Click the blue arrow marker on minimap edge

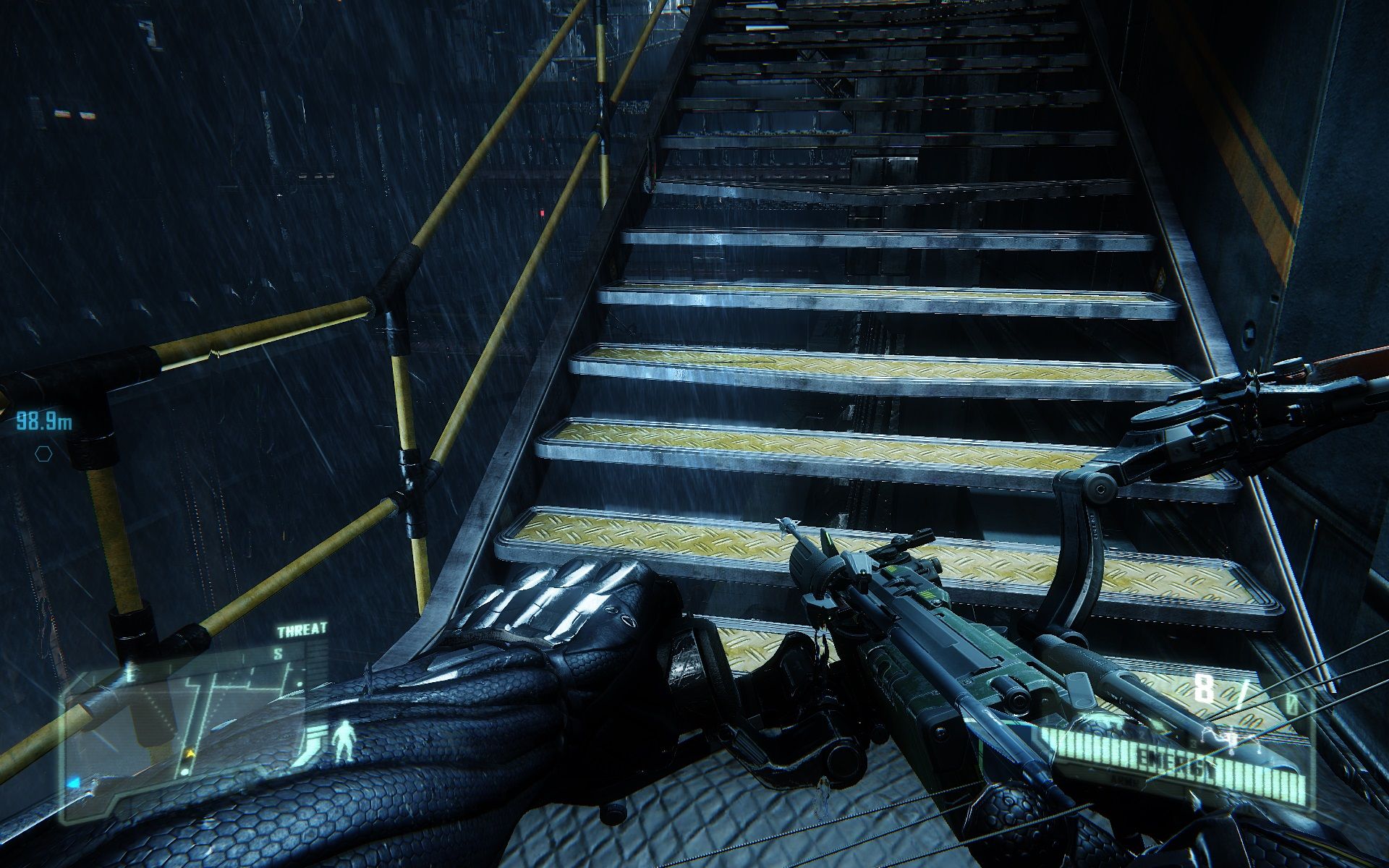pyautogui.click(x=72, y=783)
